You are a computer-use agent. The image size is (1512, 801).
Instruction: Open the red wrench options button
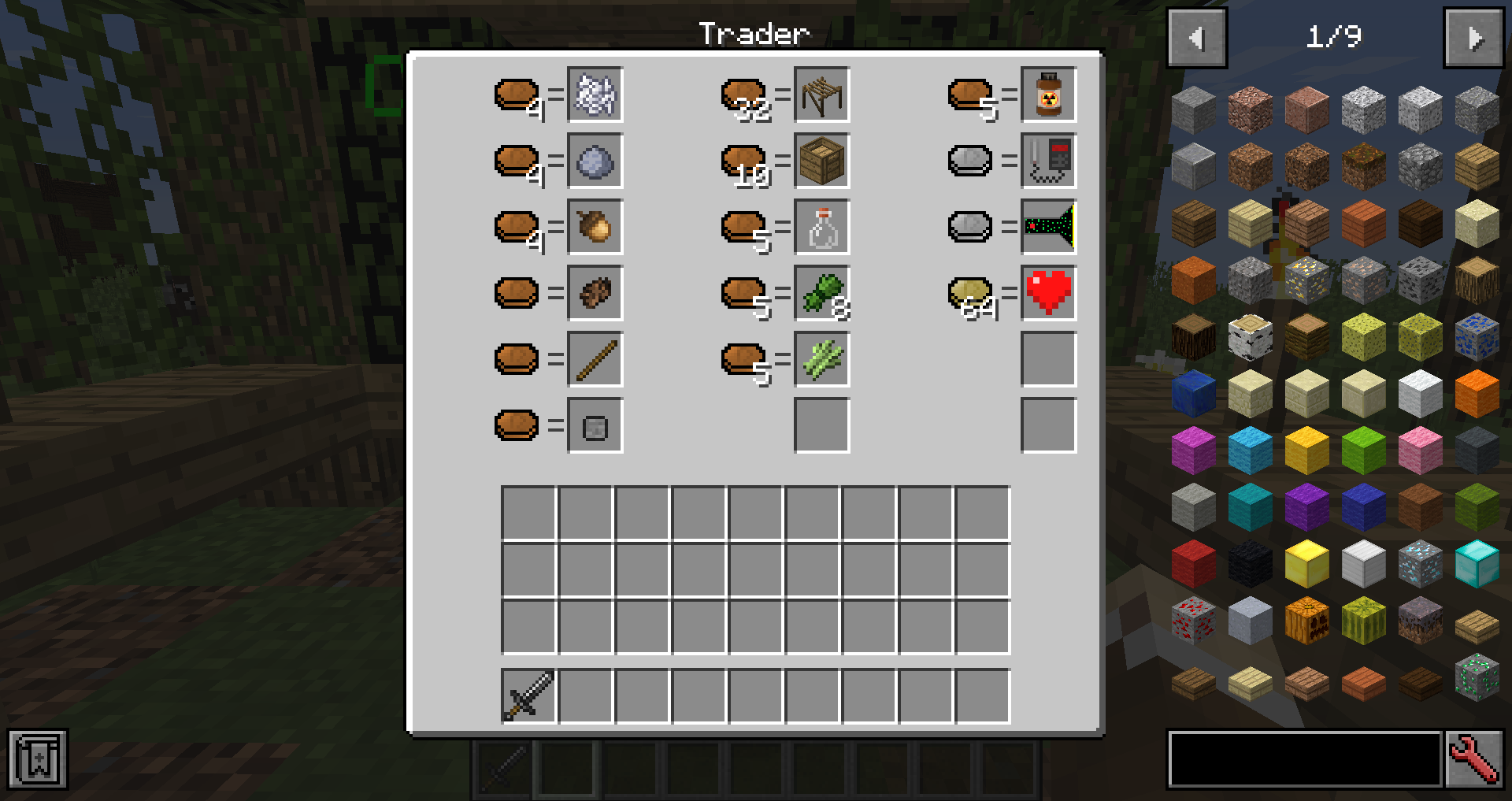1473,759
